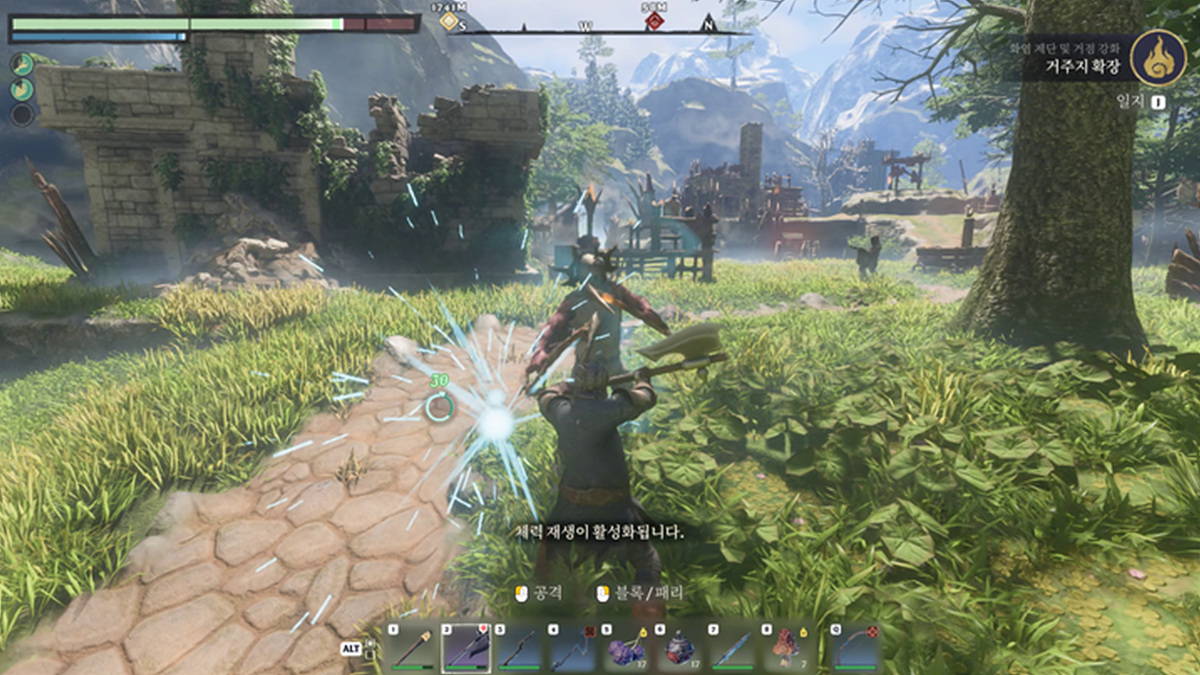Select the bow in the last hotbar slot
Viewport: 1200px width, 675px height.
(x=855, y=649)
